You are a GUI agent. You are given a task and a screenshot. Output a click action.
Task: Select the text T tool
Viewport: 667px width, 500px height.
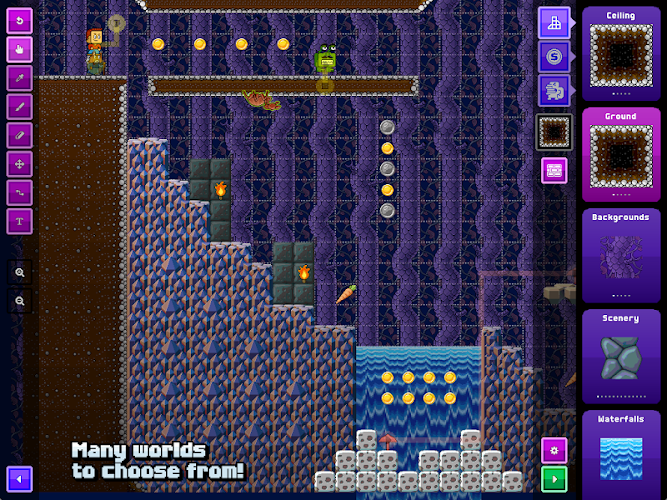[x=20, y=220]
